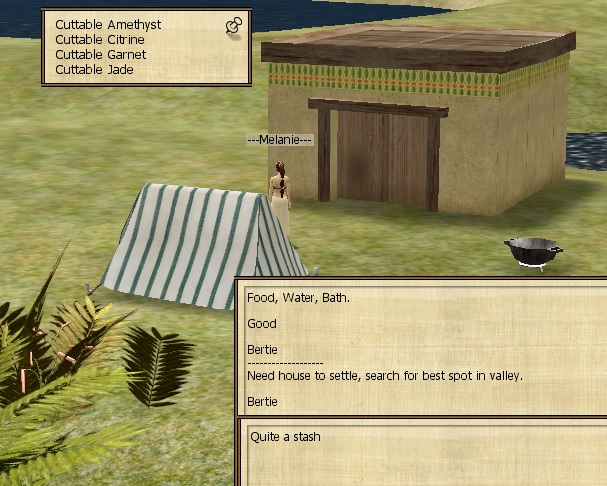Pick Cuttable Garnet in the list

coord(100,54)
